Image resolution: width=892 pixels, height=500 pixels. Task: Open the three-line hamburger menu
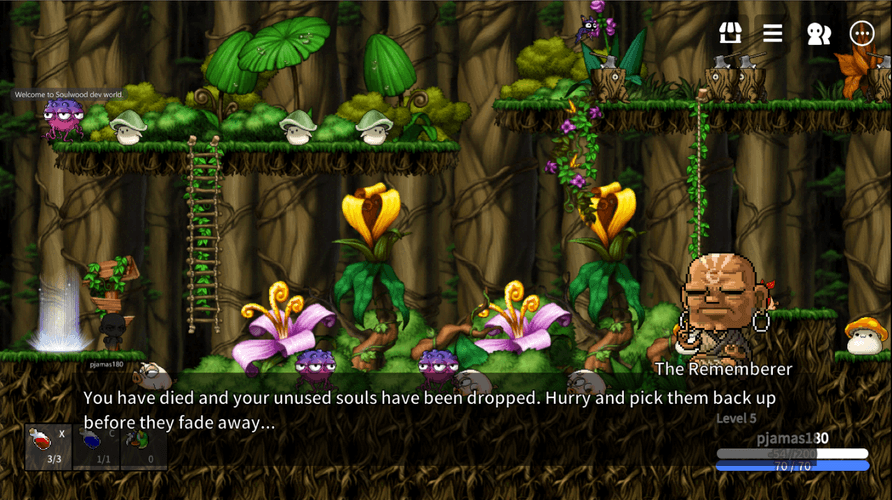click(773, 33)
